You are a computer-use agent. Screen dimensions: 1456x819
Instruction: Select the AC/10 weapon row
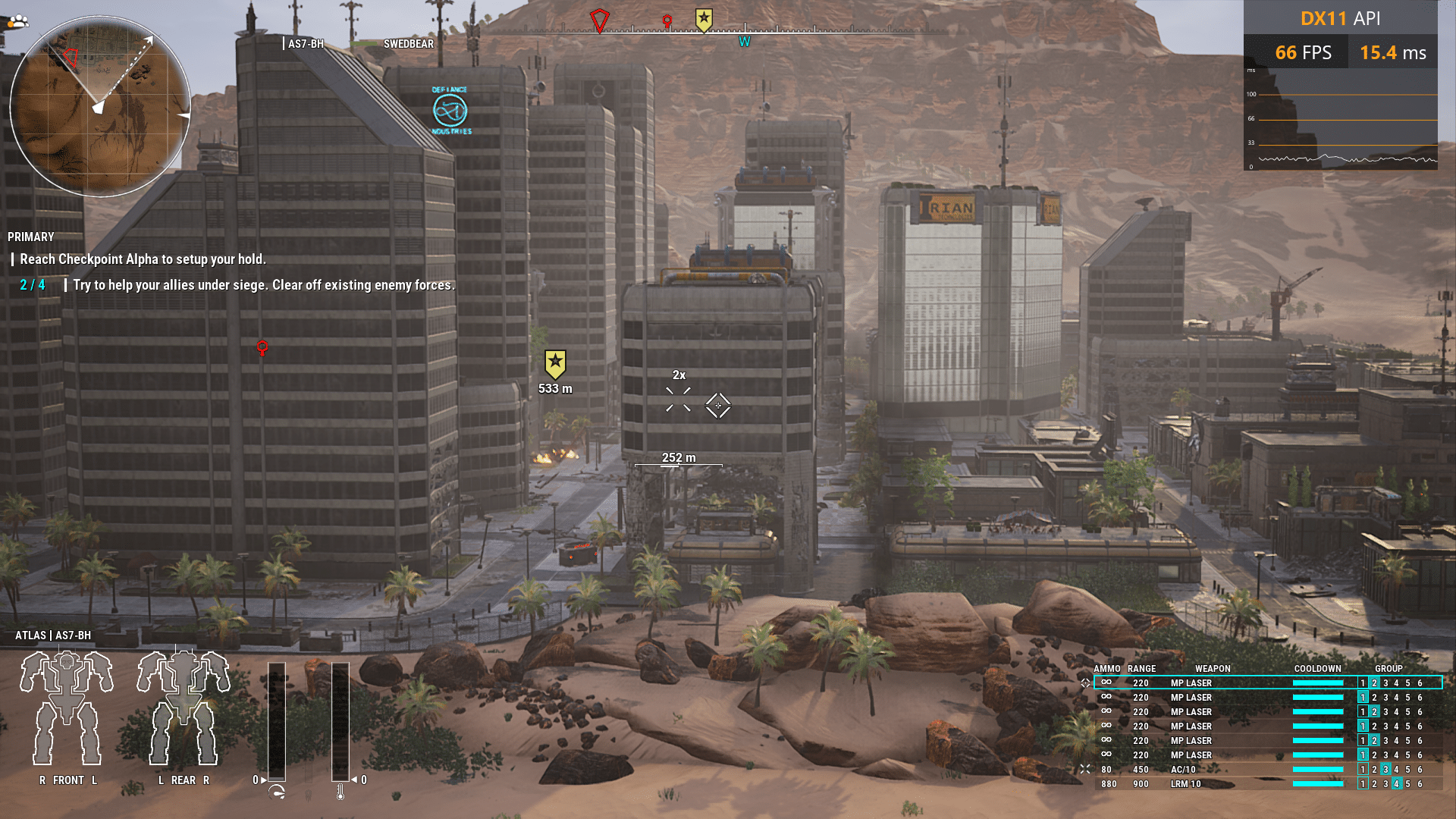click(1183, 770)
